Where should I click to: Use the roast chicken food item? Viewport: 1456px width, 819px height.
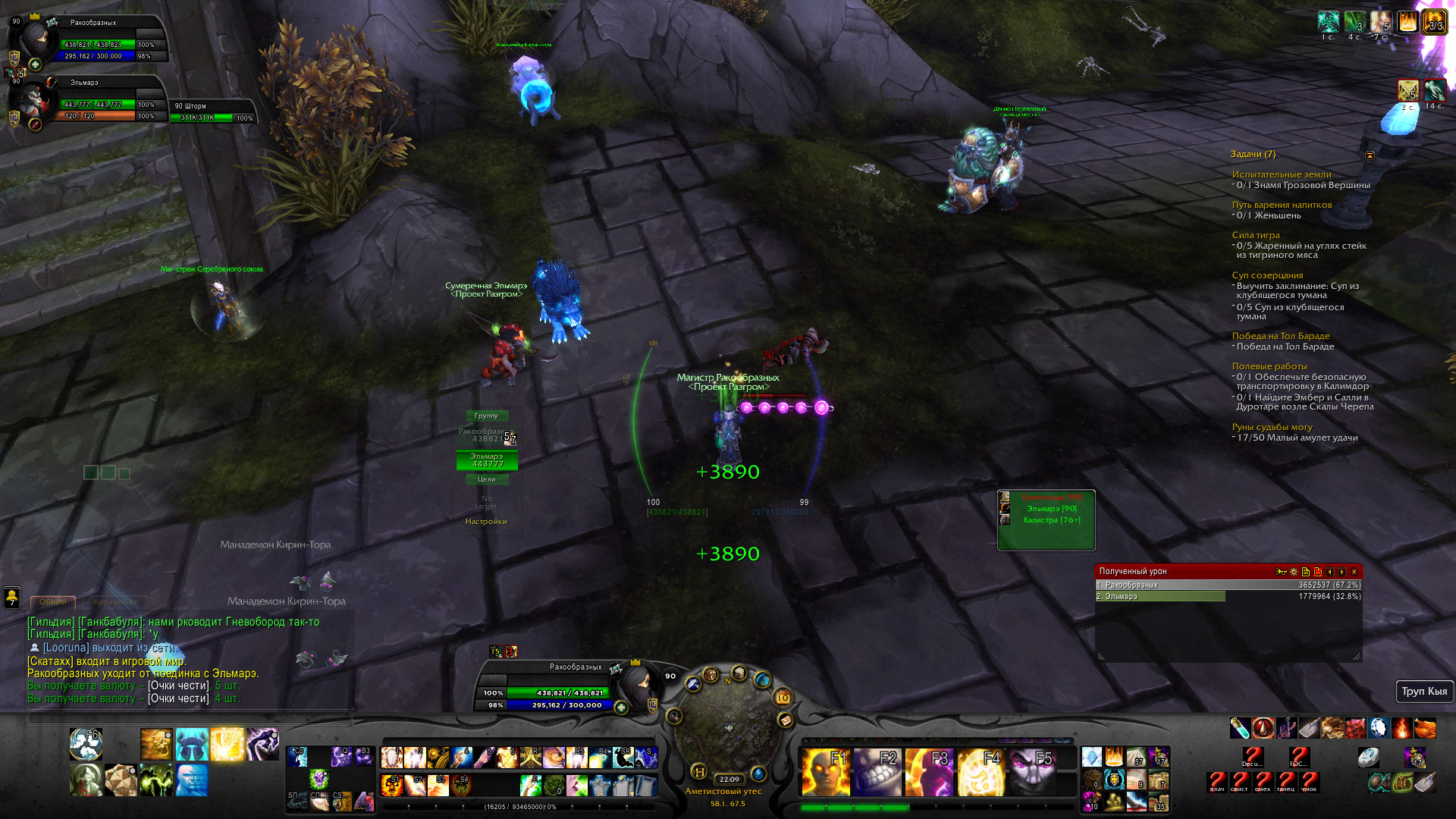pos(1425,729)
